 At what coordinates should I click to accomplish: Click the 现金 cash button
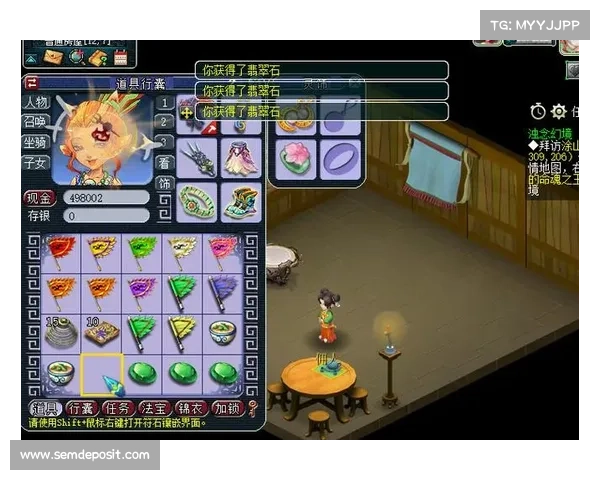(39, 198)
